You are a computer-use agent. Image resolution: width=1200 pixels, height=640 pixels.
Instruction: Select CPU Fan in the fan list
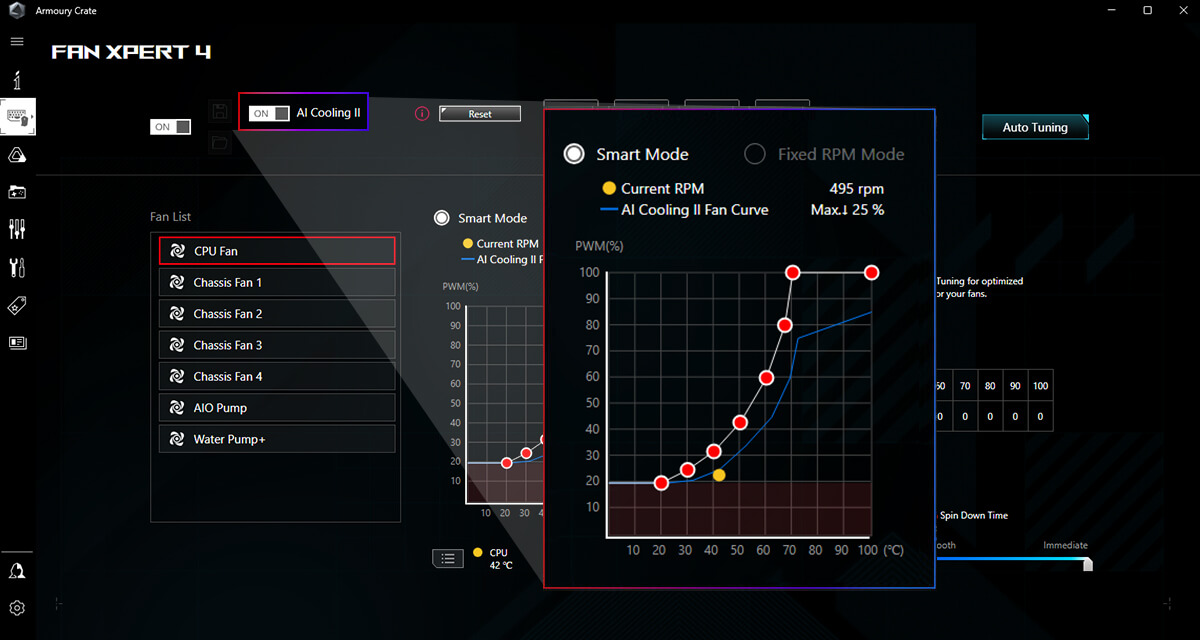pos(277,251)
